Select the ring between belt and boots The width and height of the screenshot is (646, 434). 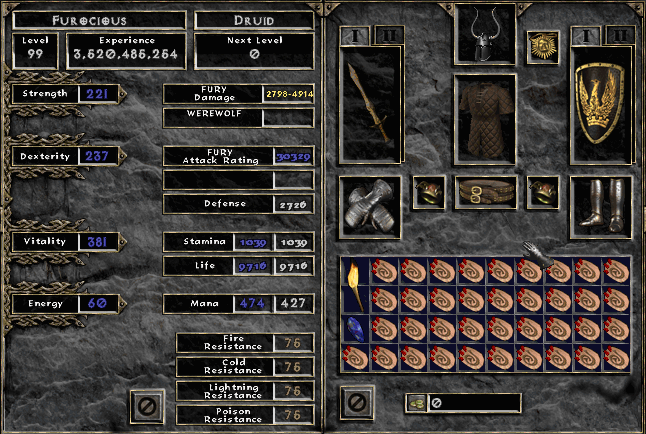tap(543, 191)
